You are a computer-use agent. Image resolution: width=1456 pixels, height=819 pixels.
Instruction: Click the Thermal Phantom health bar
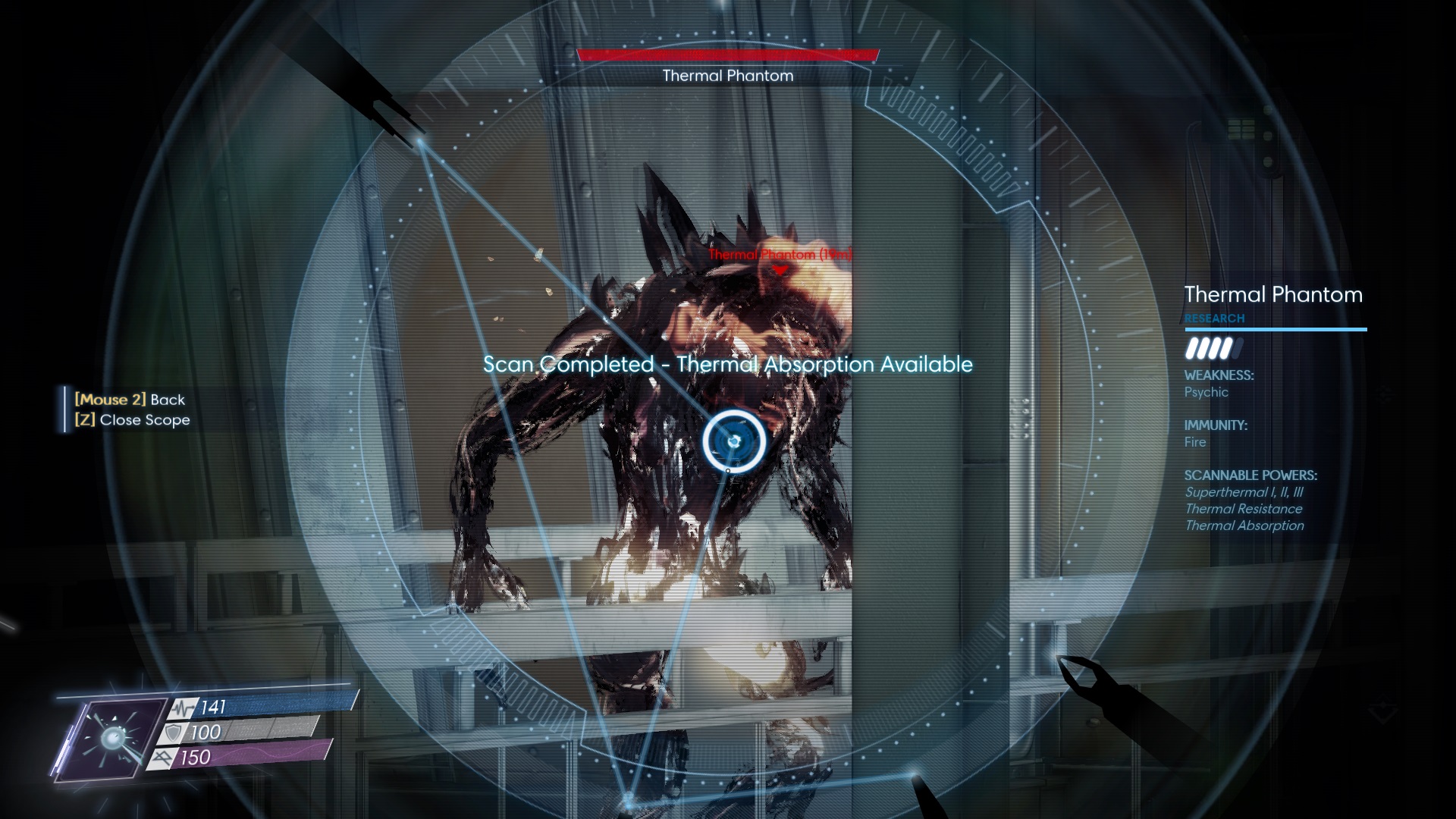727,54
